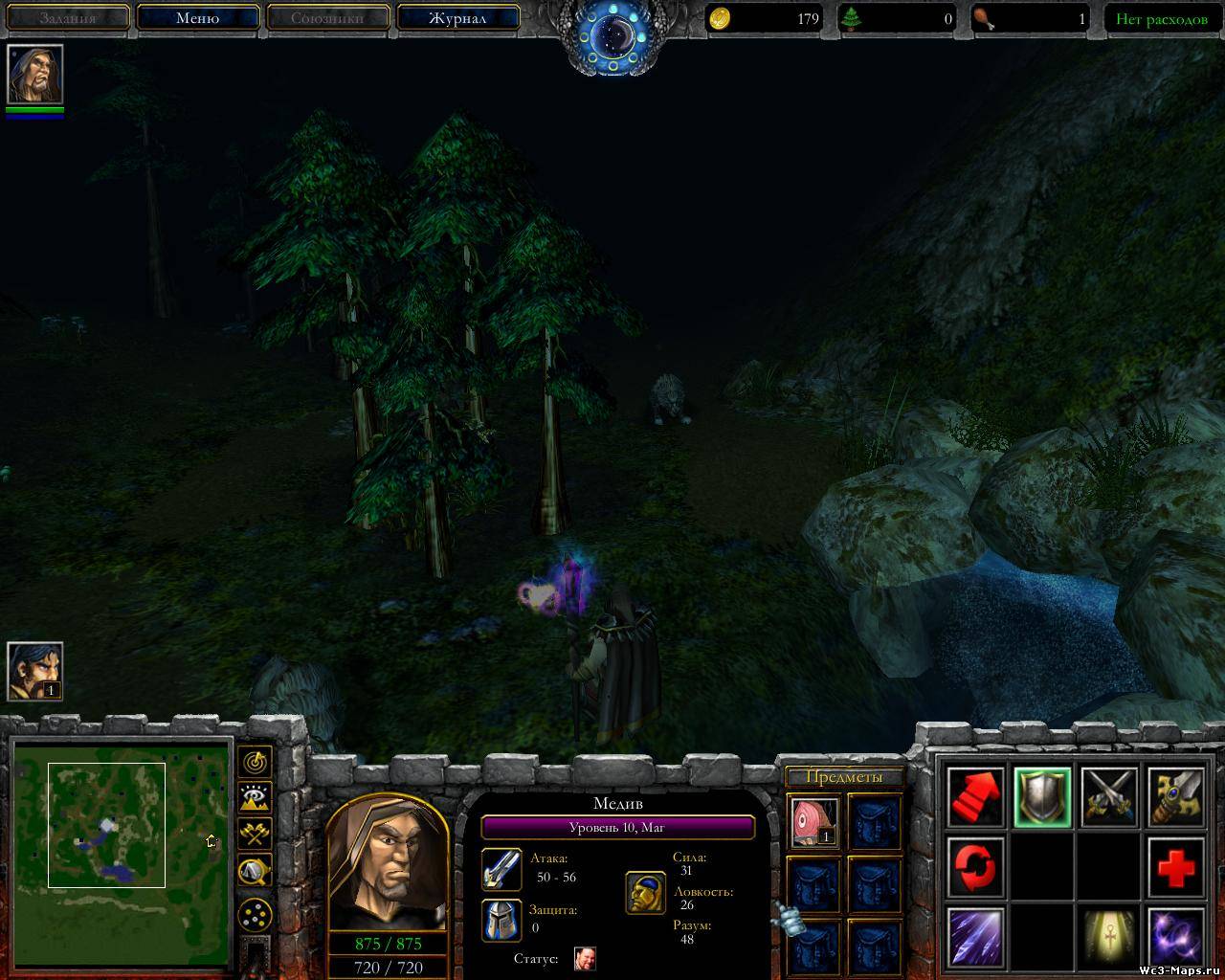This screenshot has width=1225, height=980.
Task: Click the jeweled sword hilt command
Action: click(x=1175, y=796)
